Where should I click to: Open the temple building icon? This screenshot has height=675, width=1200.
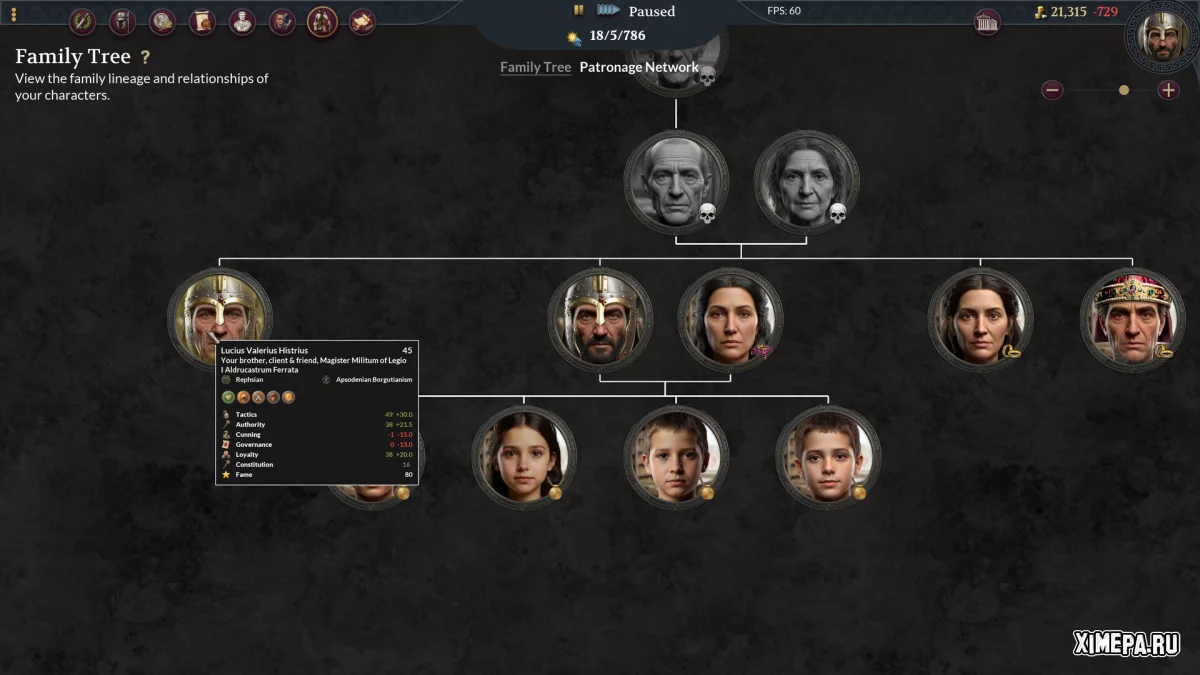tap(987, 22)
